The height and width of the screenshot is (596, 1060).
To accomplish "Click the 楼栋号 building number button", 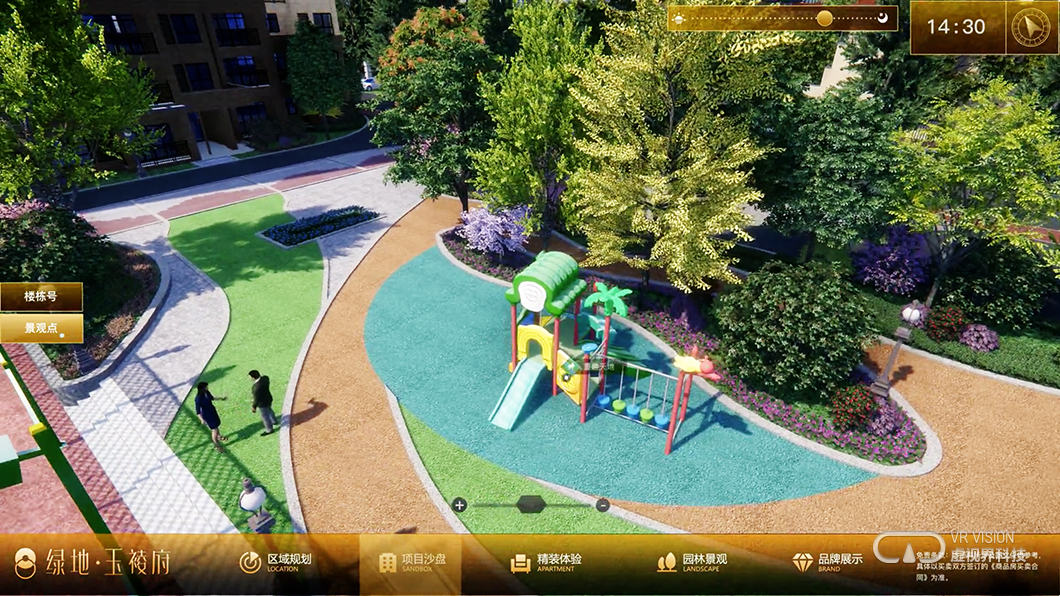I will [41, 297].
